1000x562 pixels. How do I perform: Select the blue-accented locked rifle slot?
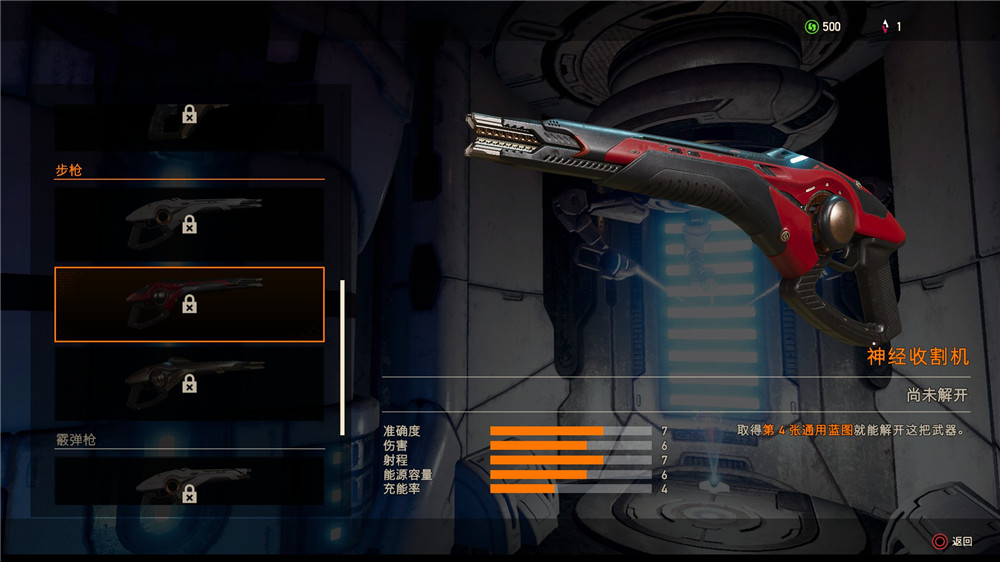189,383
